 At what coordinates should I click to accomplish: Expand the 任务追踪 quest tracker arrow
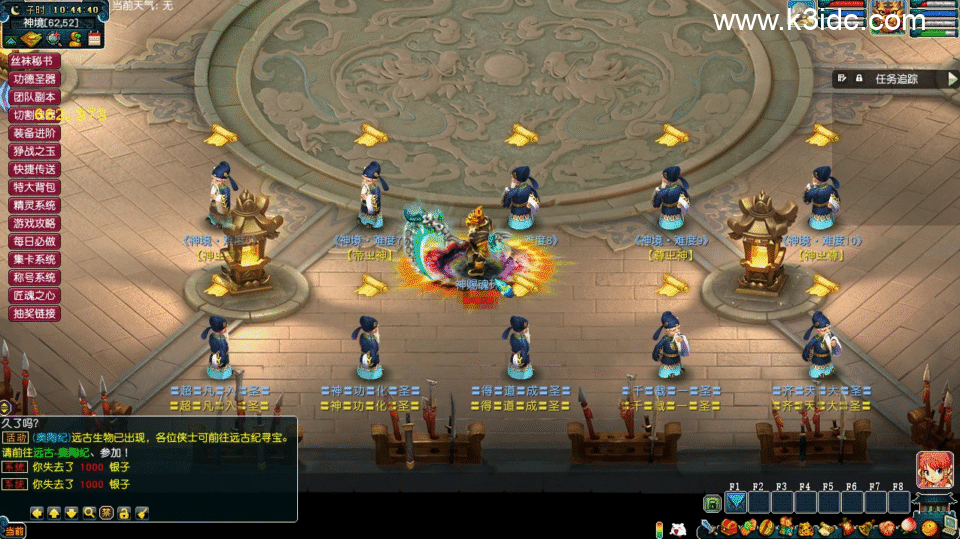click(952, 79)
